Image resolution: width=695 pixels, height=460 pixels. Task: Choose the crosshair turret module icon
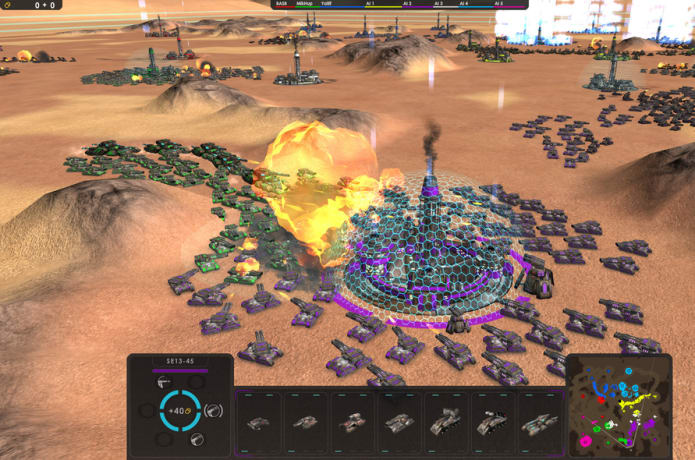point(163,381)
